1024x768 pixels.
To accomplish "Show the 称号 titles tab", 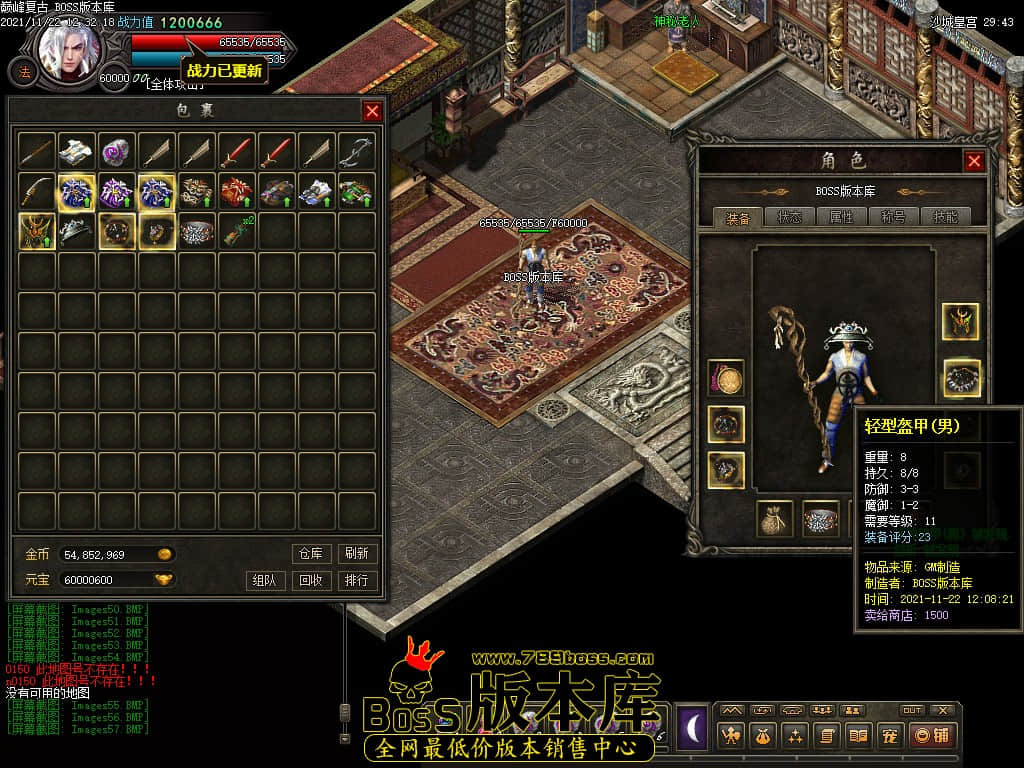I will 893,217.
